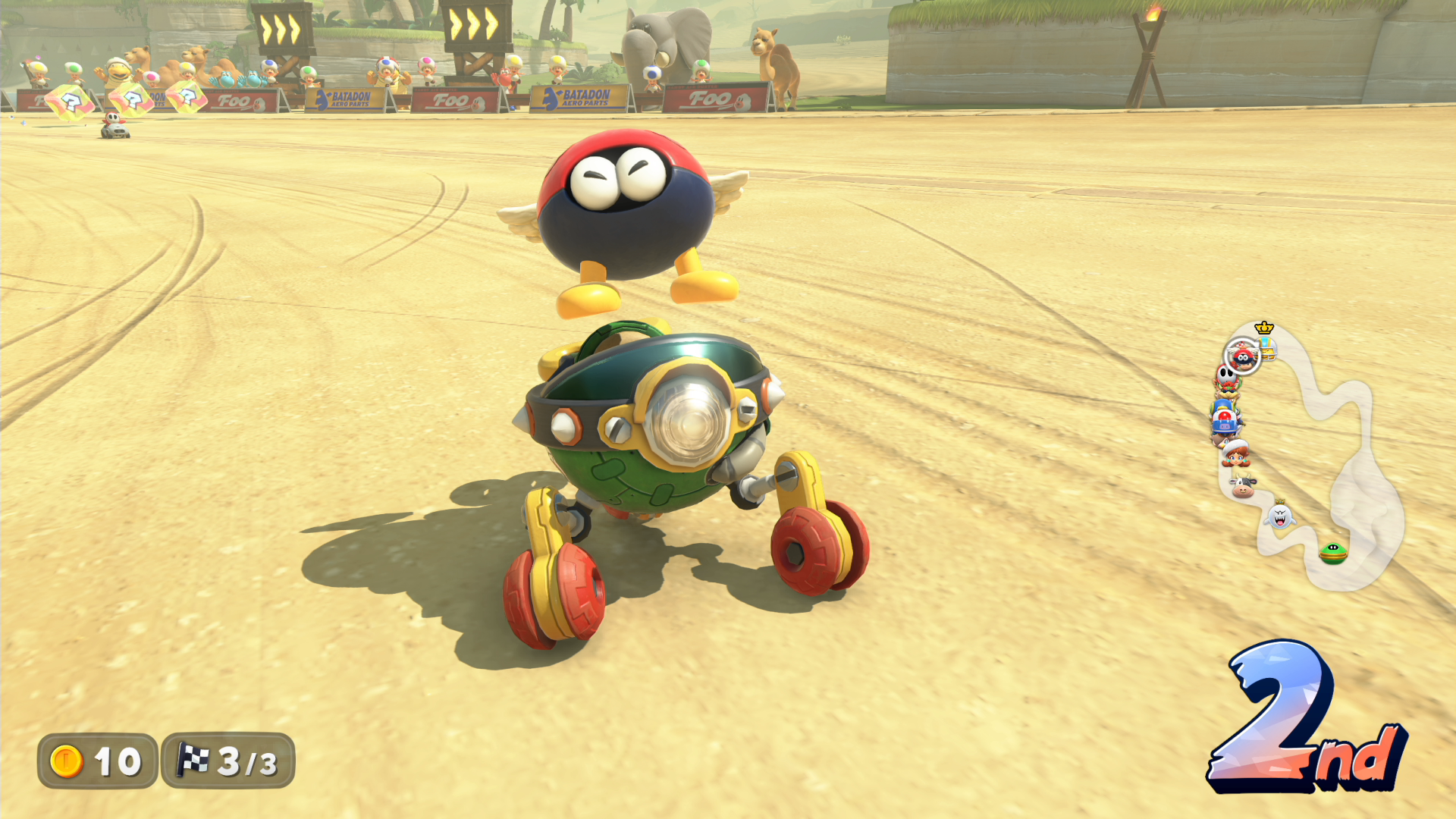The height and width of the screenshot is (819, 1456).
Task: Select the Para-Biddybud player marker on minimap
Action: pos(1242,356)
